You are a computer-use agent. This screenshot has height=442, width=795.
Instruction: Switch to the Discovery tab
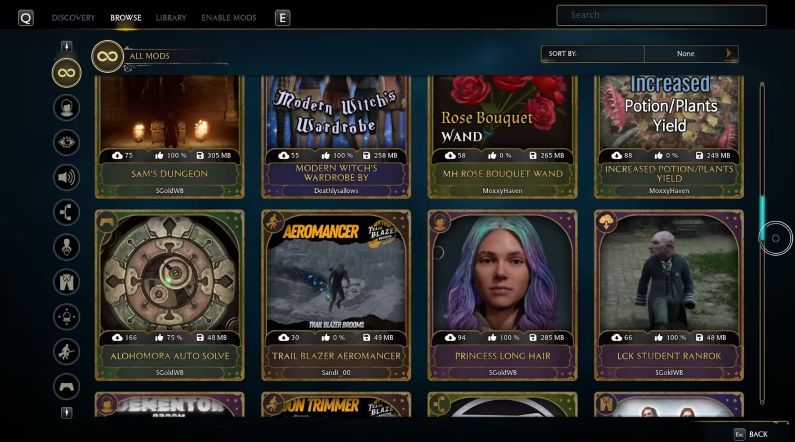point(73,18)
